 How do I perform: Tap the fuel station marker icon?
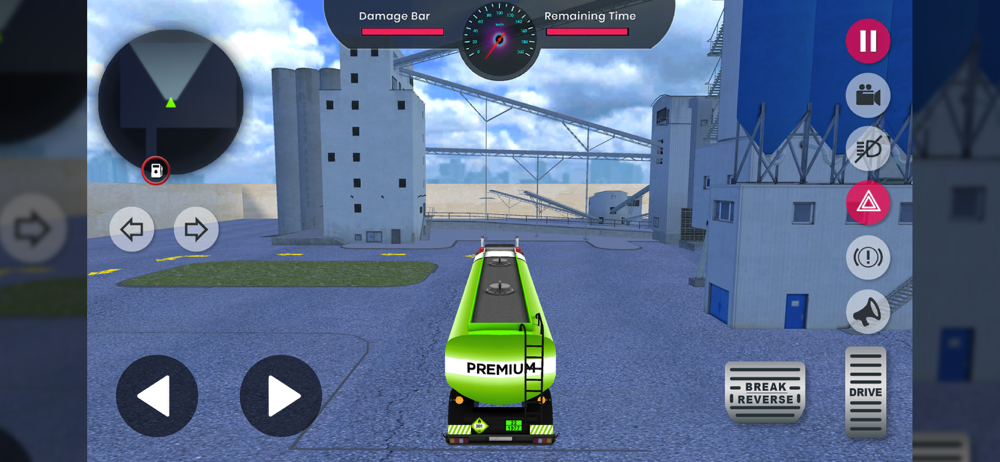[x=156, y=171]
